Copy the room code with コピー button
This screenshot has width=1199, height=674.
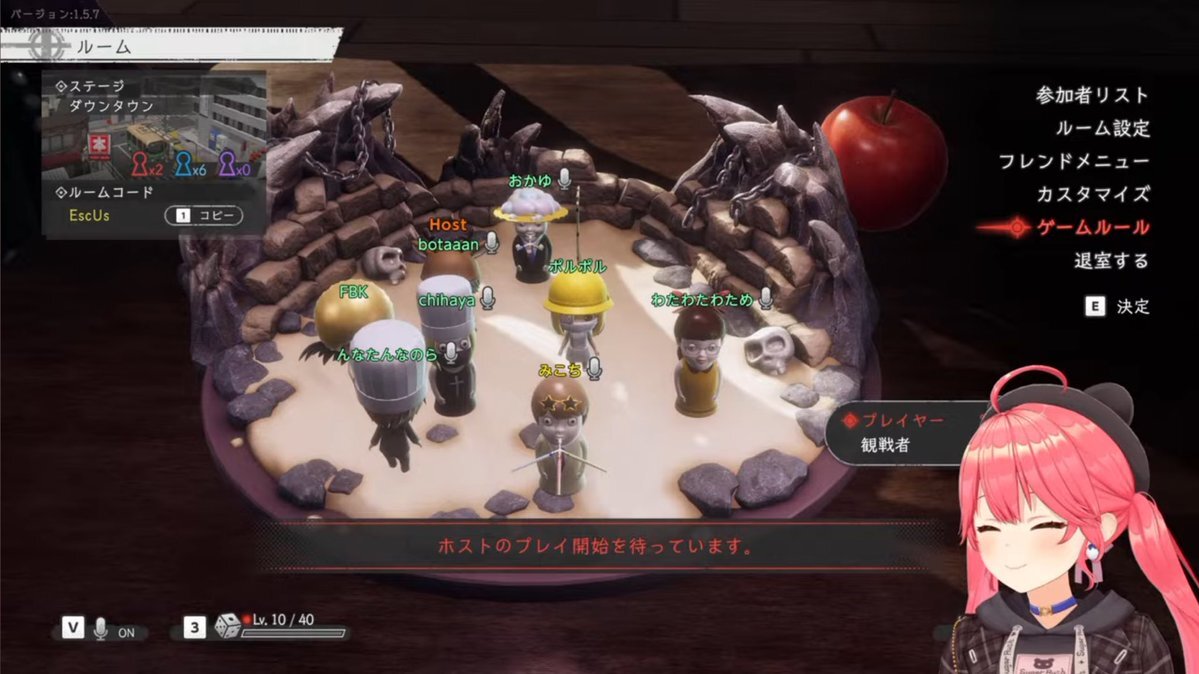pyautogui.click(x=203, y=215)
